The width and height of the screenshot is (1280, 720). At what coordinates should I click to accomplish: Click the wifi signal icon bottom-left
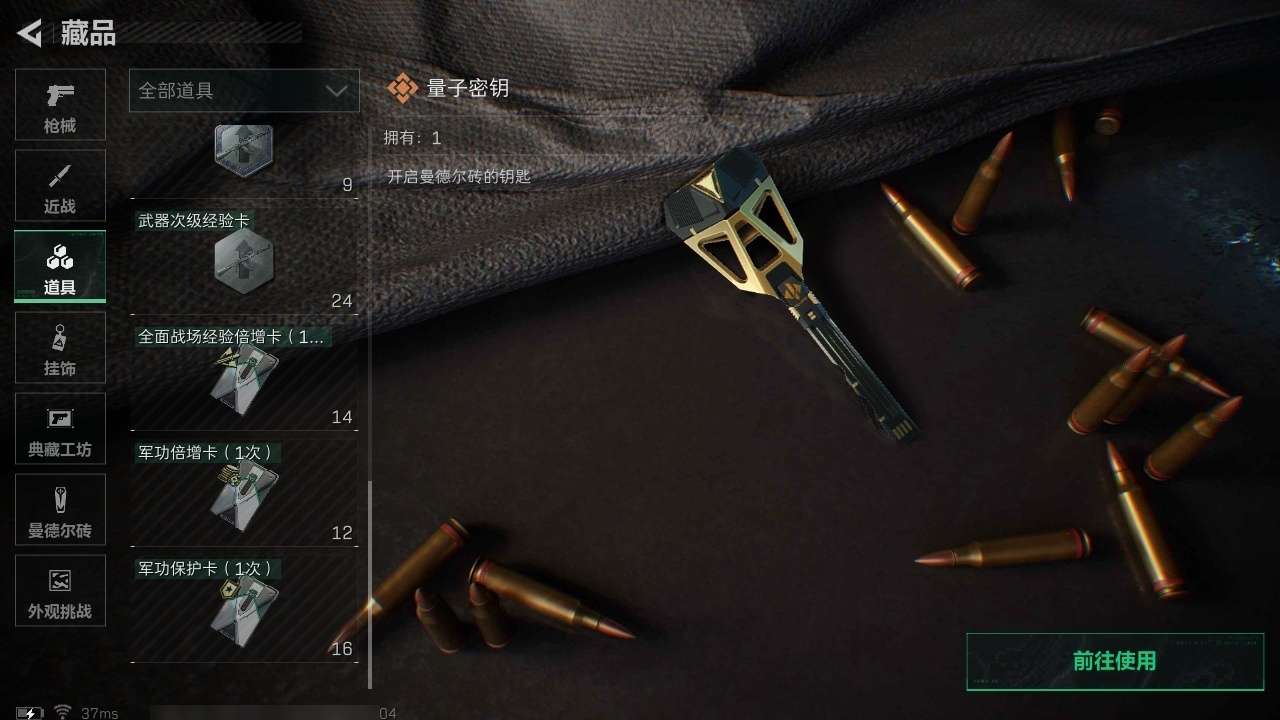[62, 712]
